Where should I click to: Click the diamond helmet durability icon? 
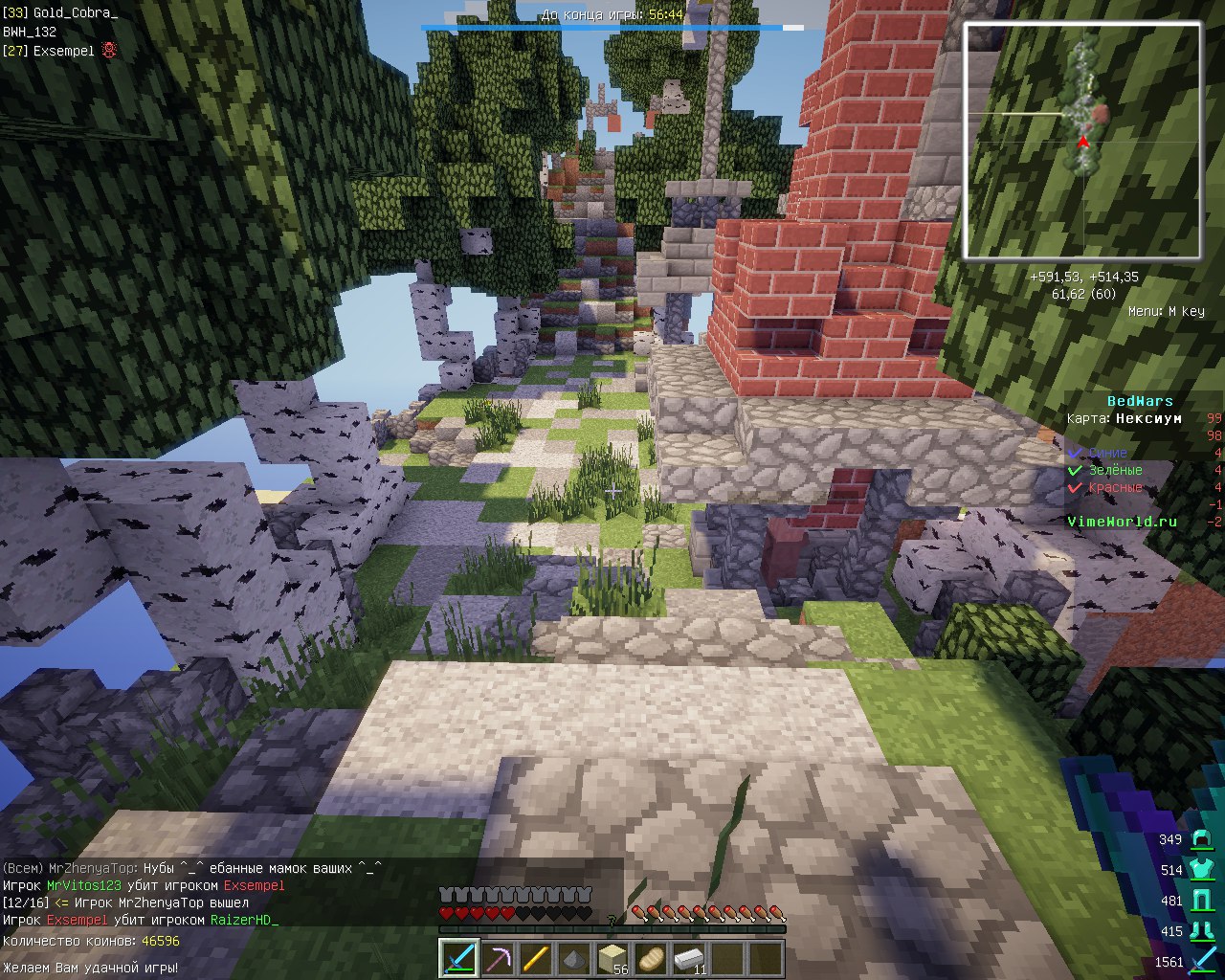click(1200, 840)
